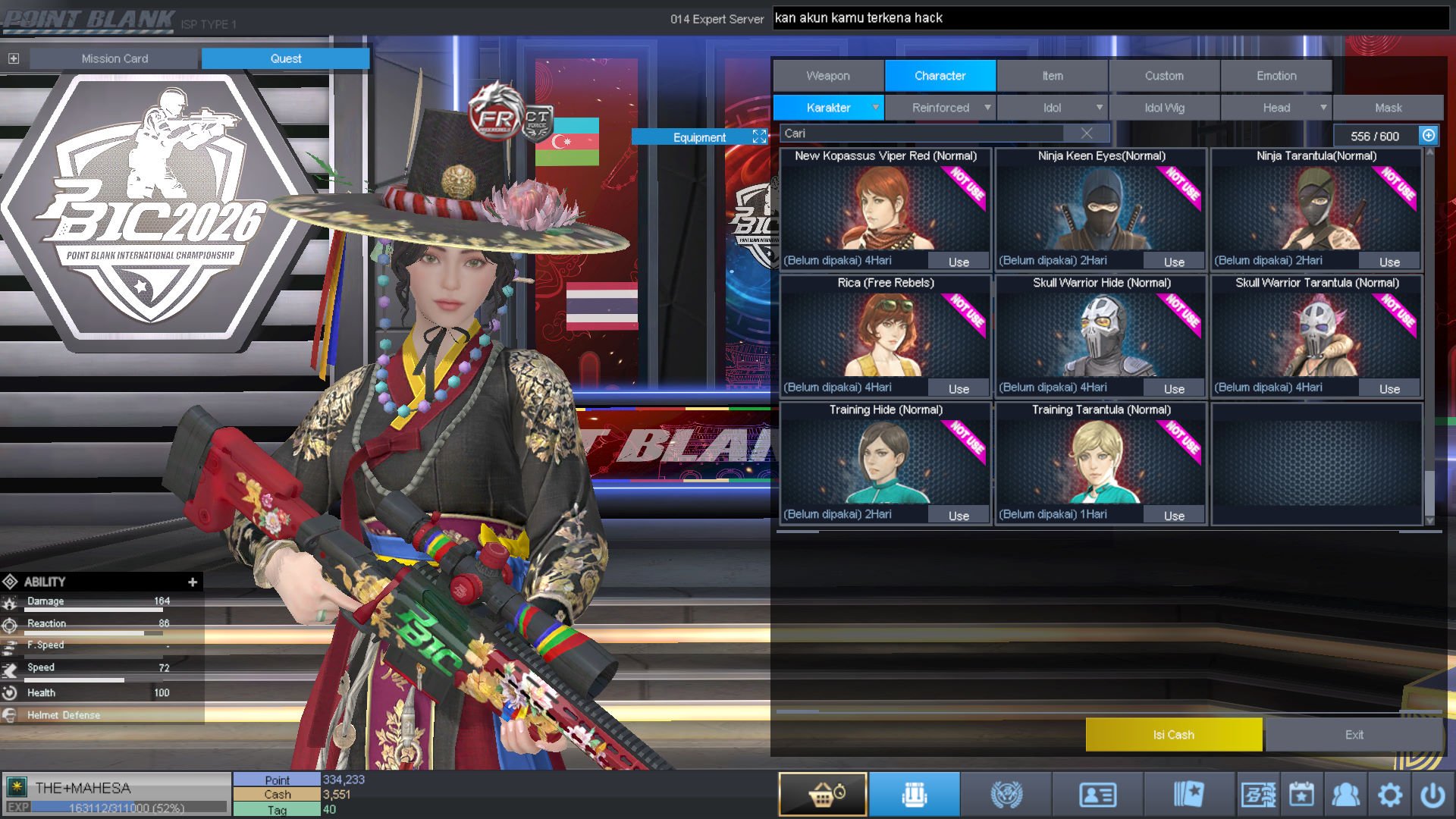The height and width of the screenshot is (819, 1456).
Task: Use the Training Tarantula character
Action: pos(1174,516)
